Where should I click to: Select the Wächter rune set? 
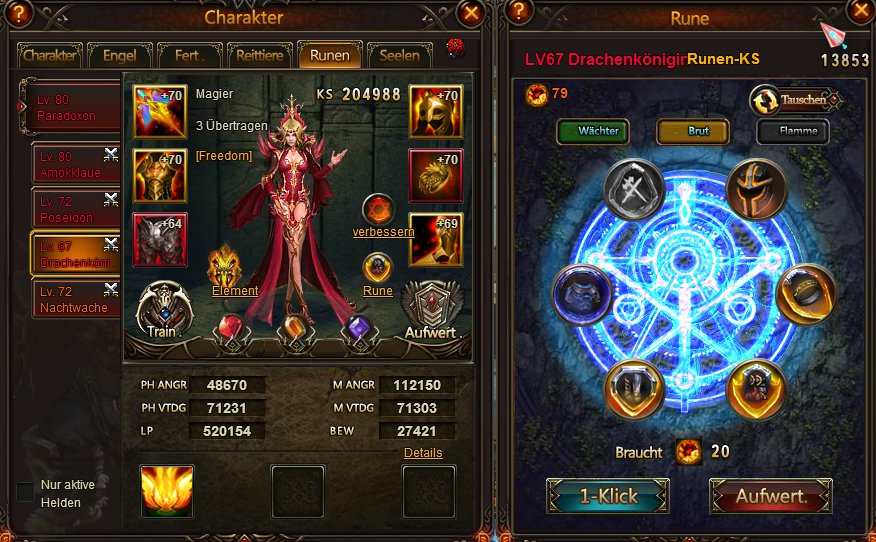click(599, 131)
